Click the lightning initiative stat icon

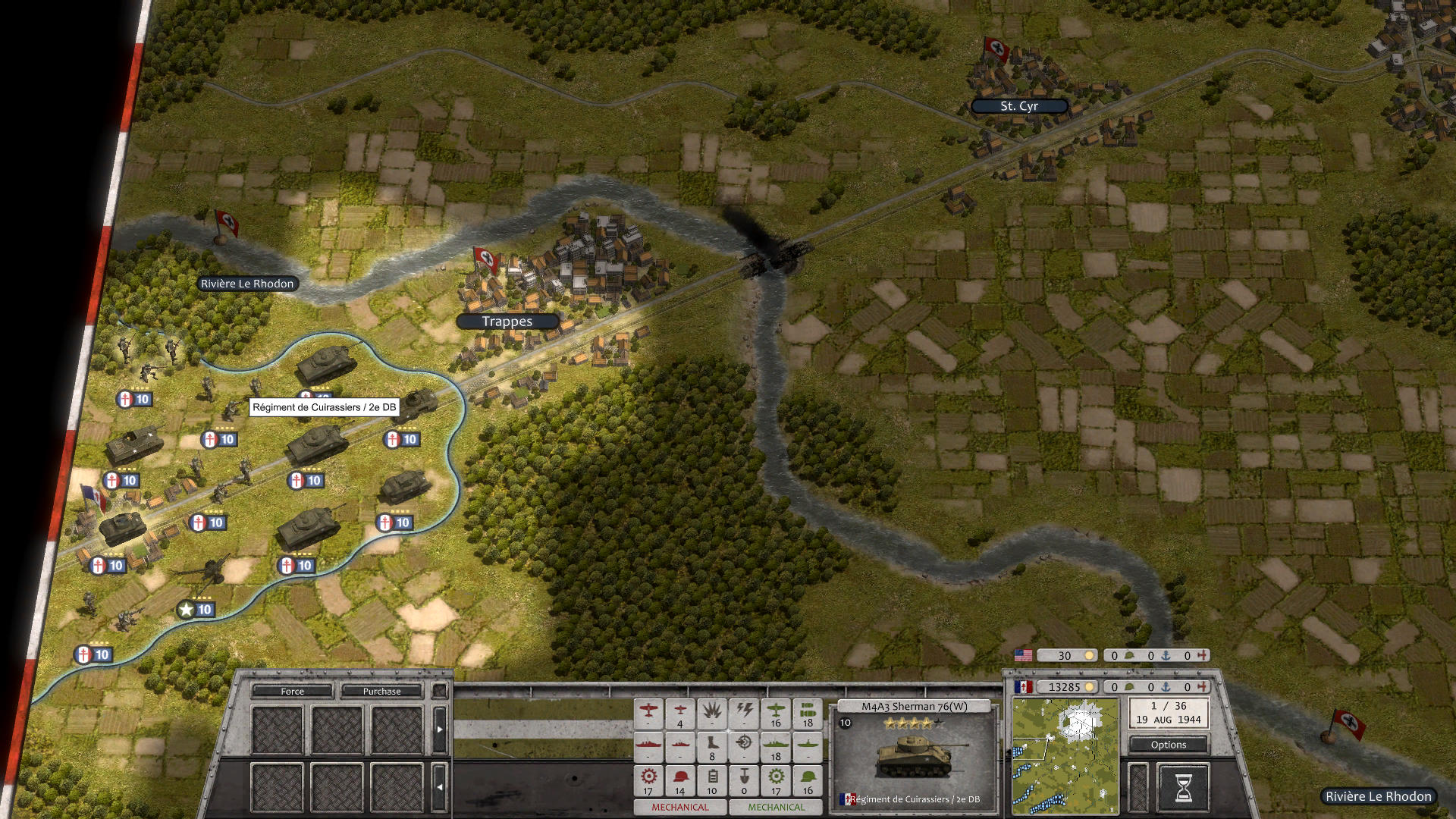click(745, 710)
